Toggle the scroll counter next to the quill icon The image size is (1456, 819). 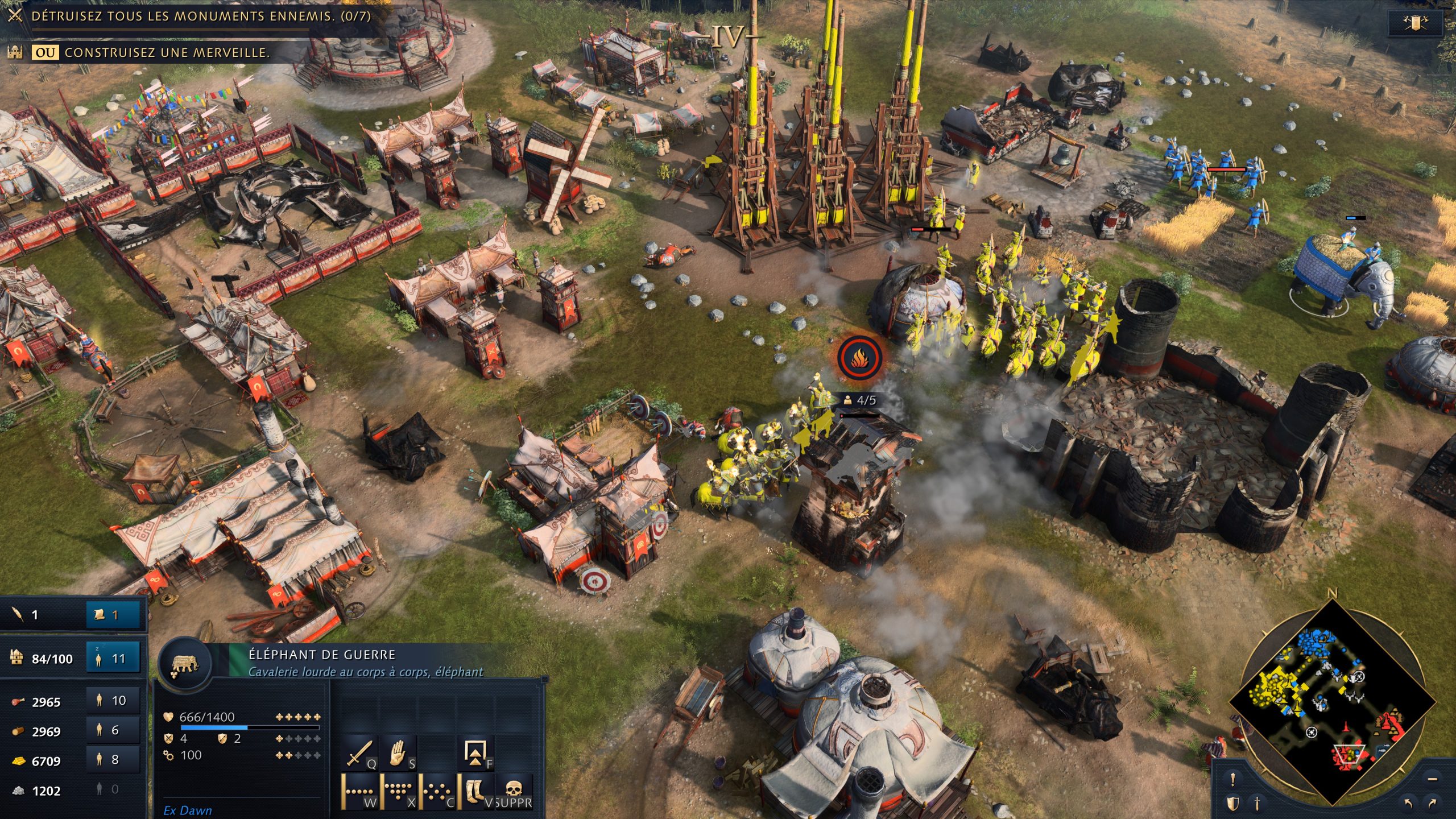point(113,616)
